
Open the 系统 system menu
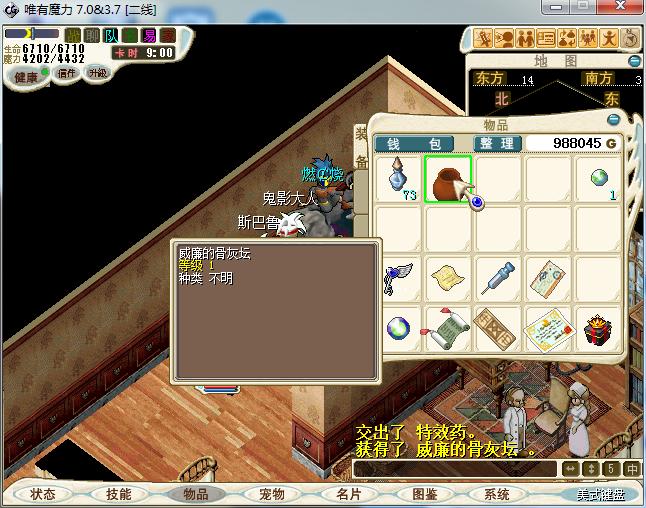pyautogui.click(x=497, y=494)
